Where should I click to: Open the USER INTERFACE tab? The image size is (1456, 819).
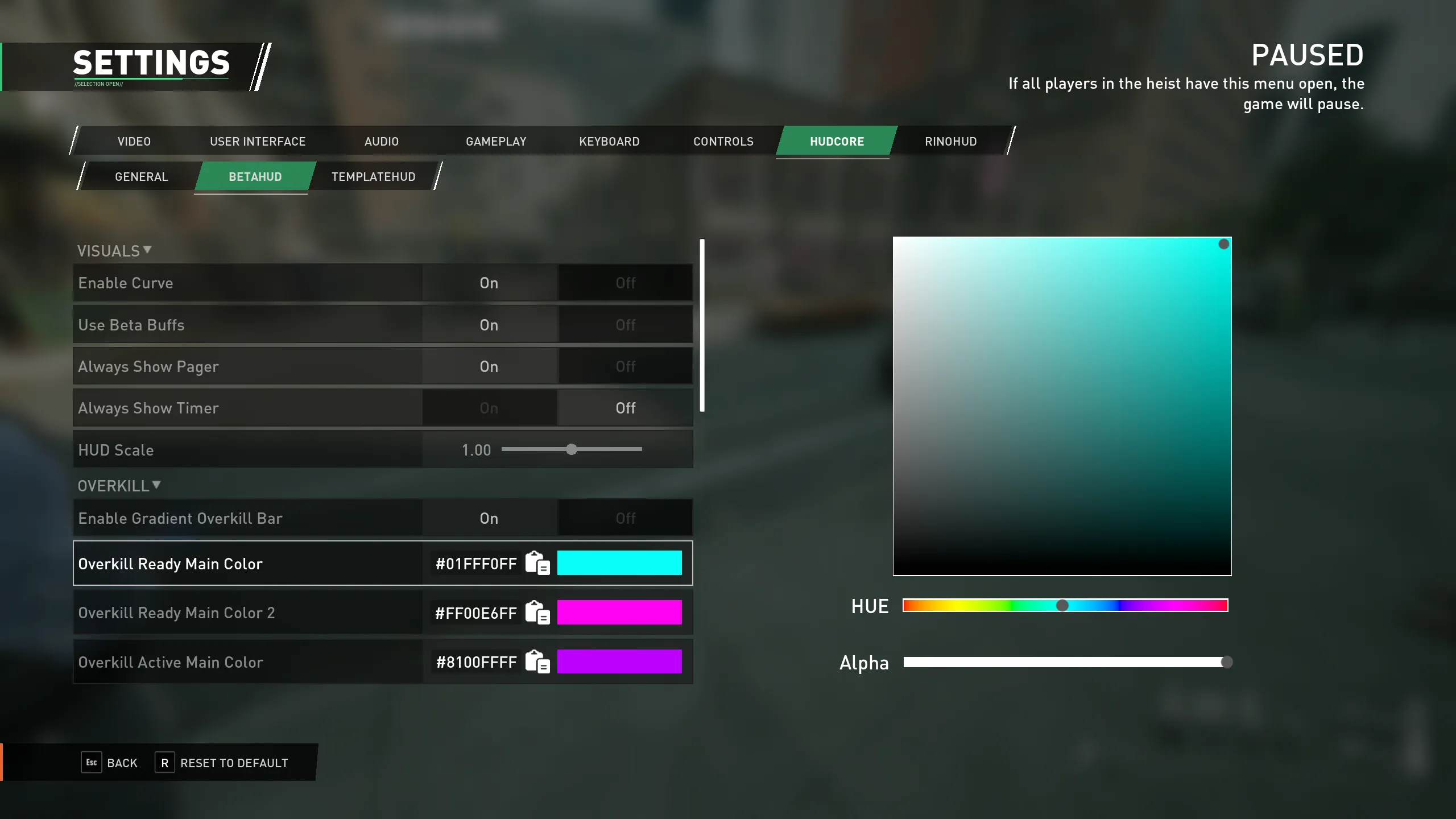(258, 142)
